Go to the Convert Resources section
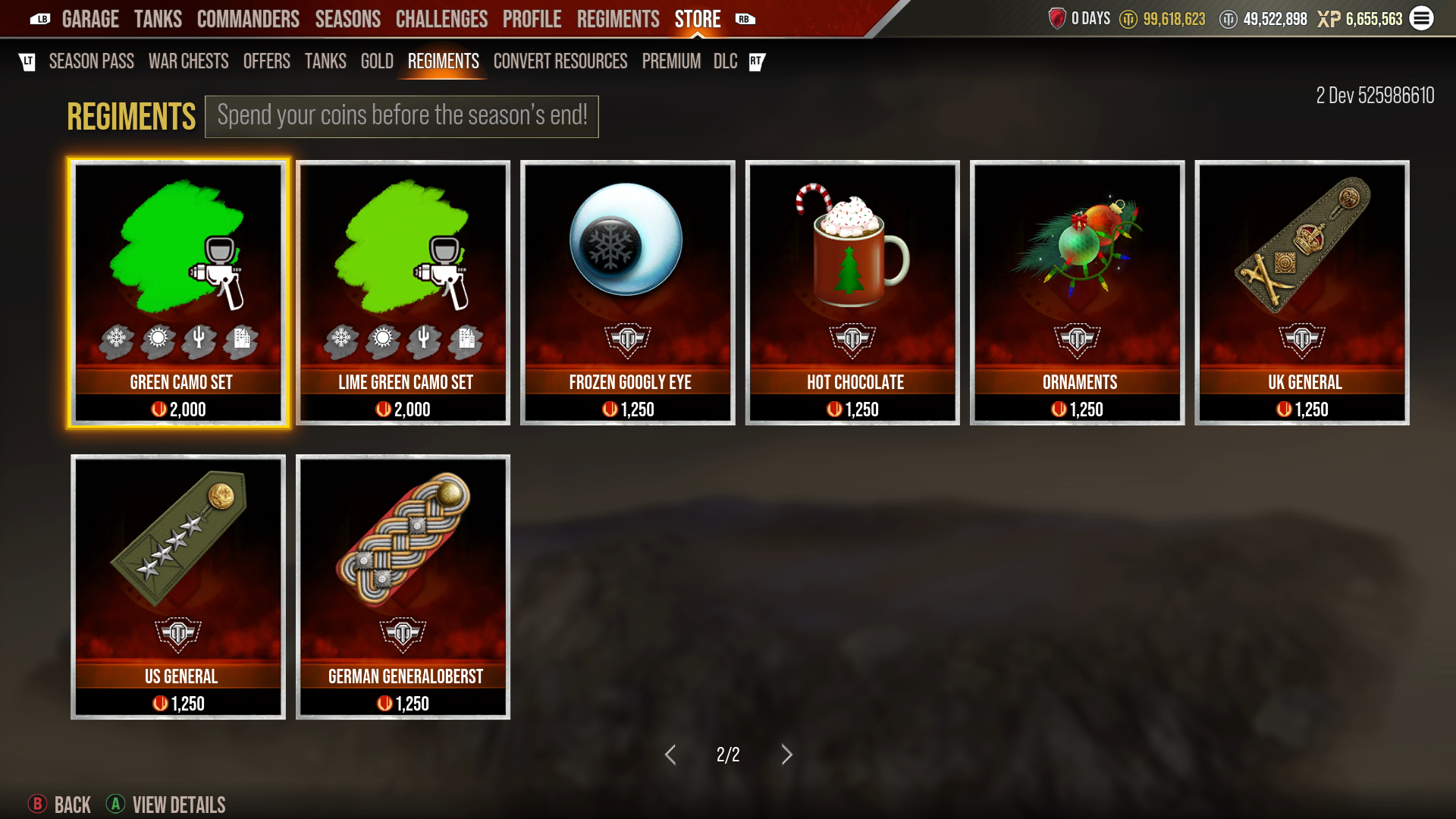Image resolution: width=1456 pixels, height=819 pixels. coord(560,61)
